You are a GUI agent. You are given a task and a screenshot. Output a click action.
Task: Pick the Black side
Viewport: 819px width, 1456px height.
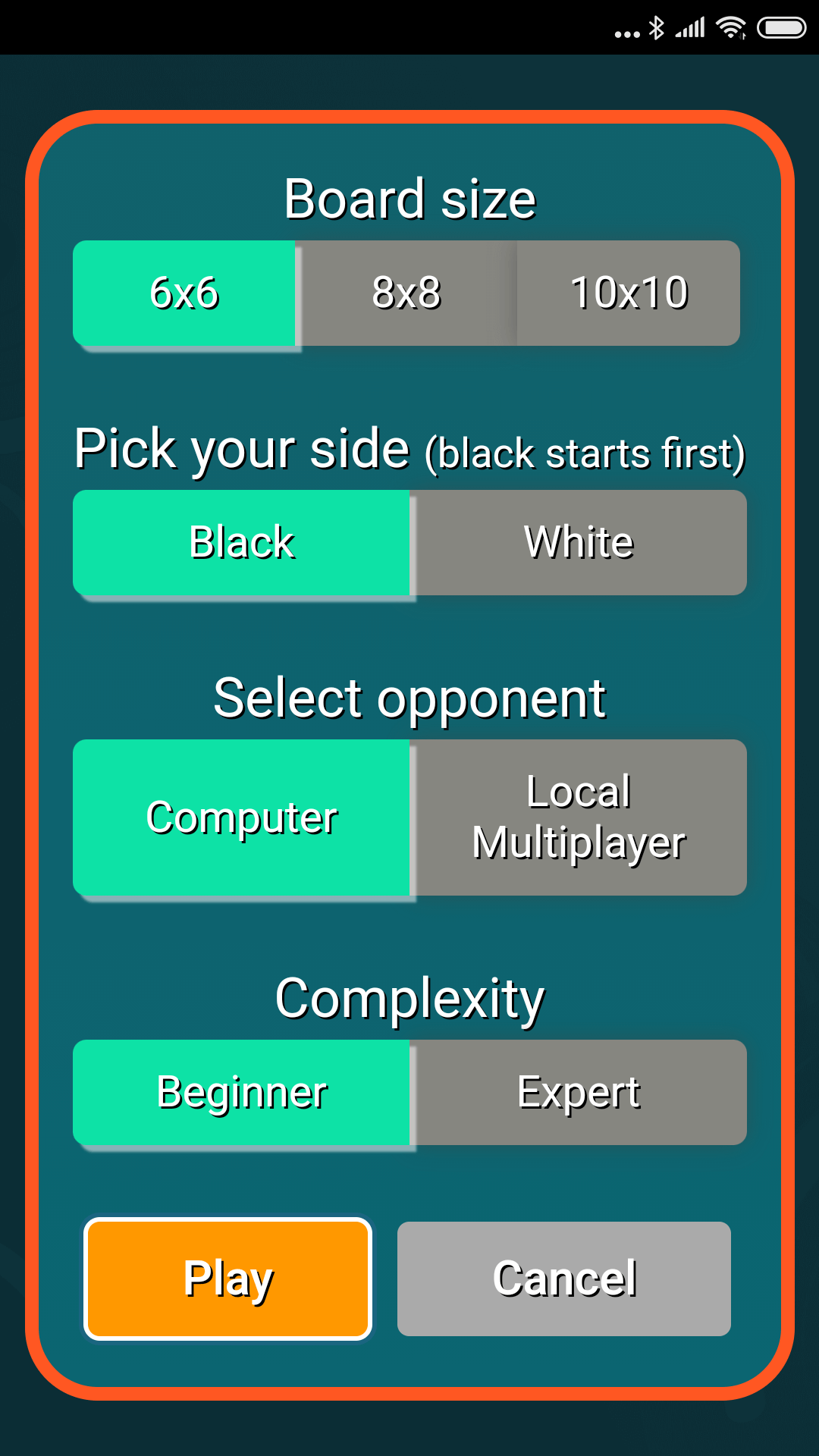click(x=241, y=543)
